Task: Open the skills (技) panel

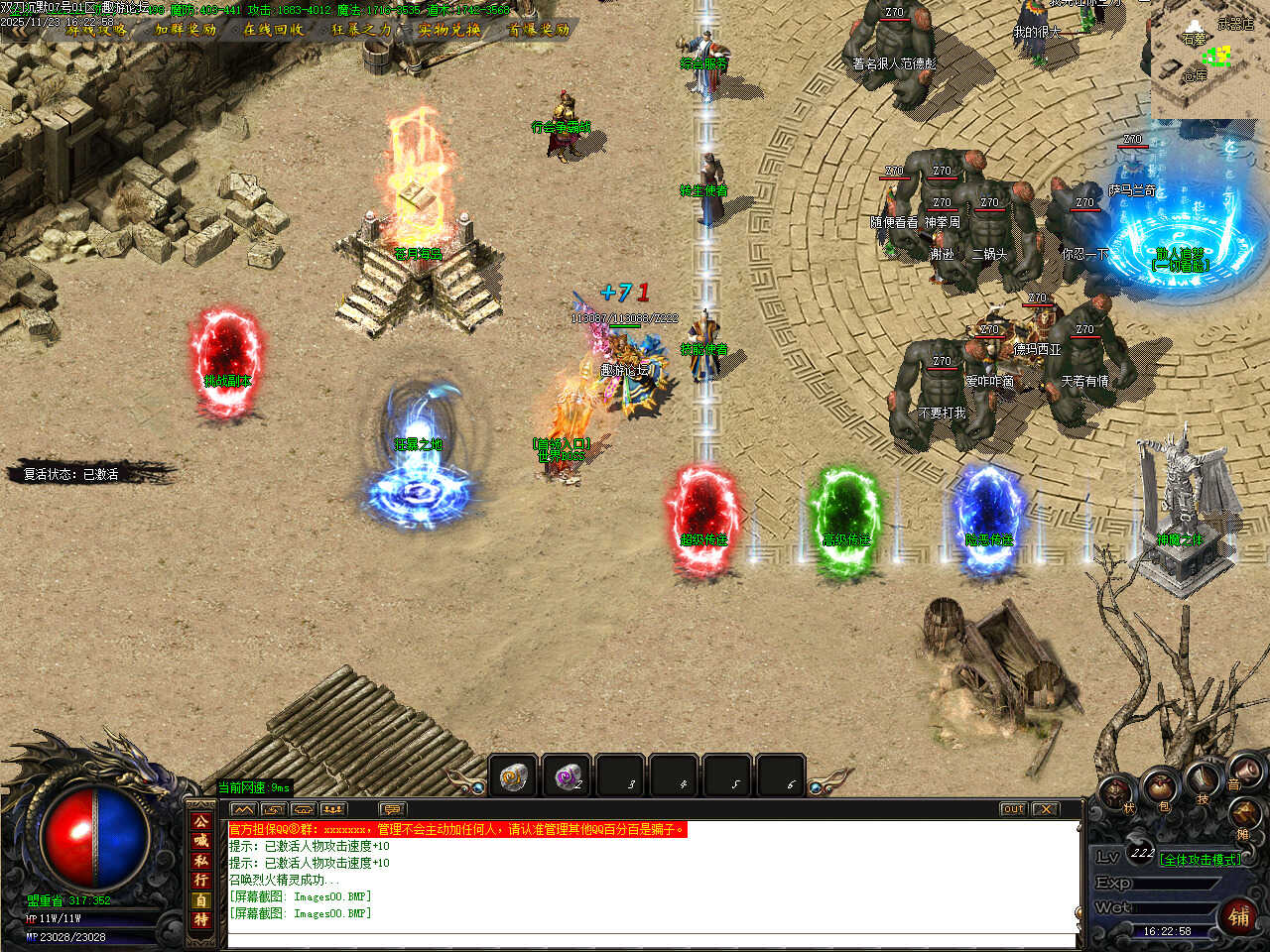Action: (x=1203, y=782)
